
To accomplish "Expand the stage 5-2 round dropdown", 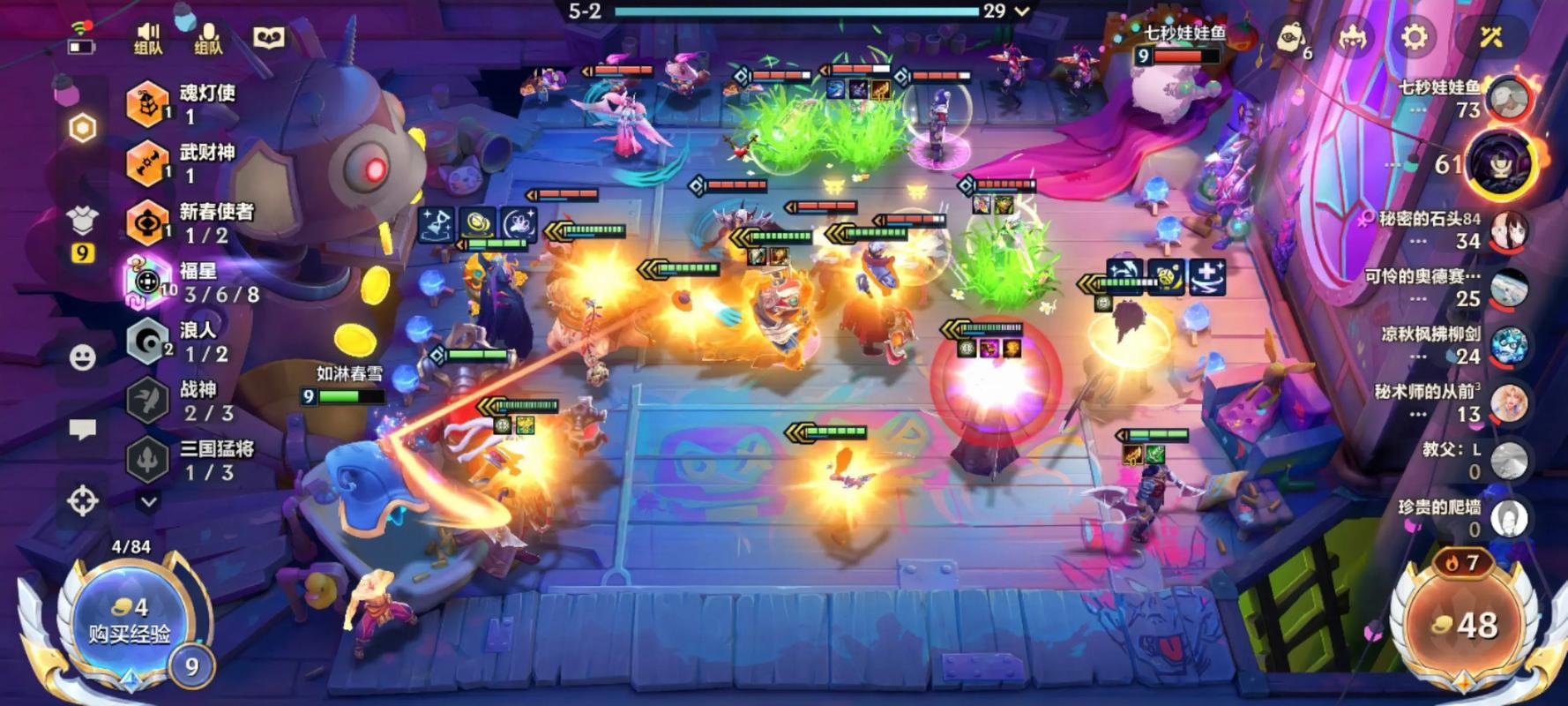I will 1022,11.
